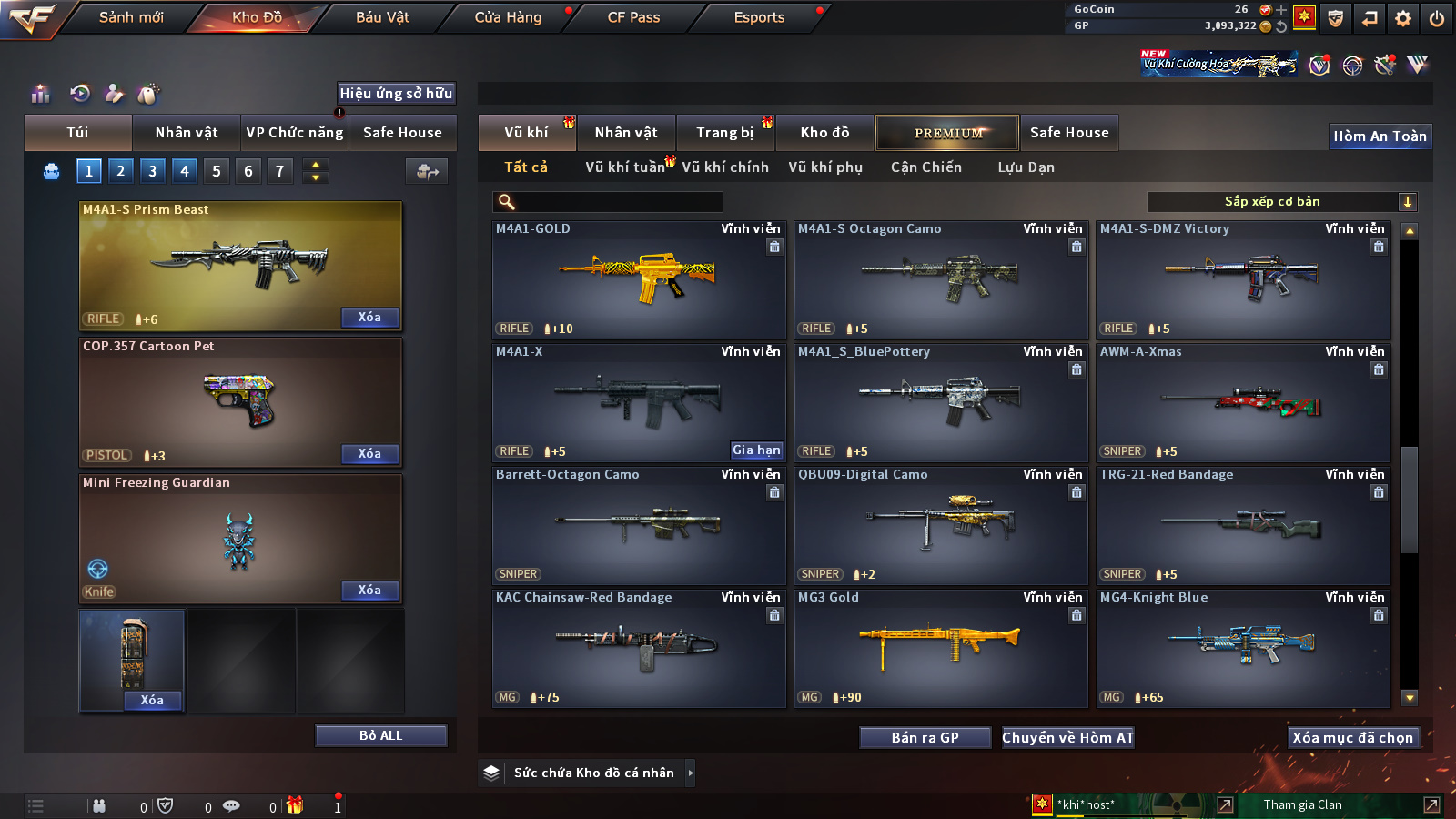Click Chuyển về Hòm AT button
The height and width of the screenshot is (819, 1456).
click(x=1067, y=738)
